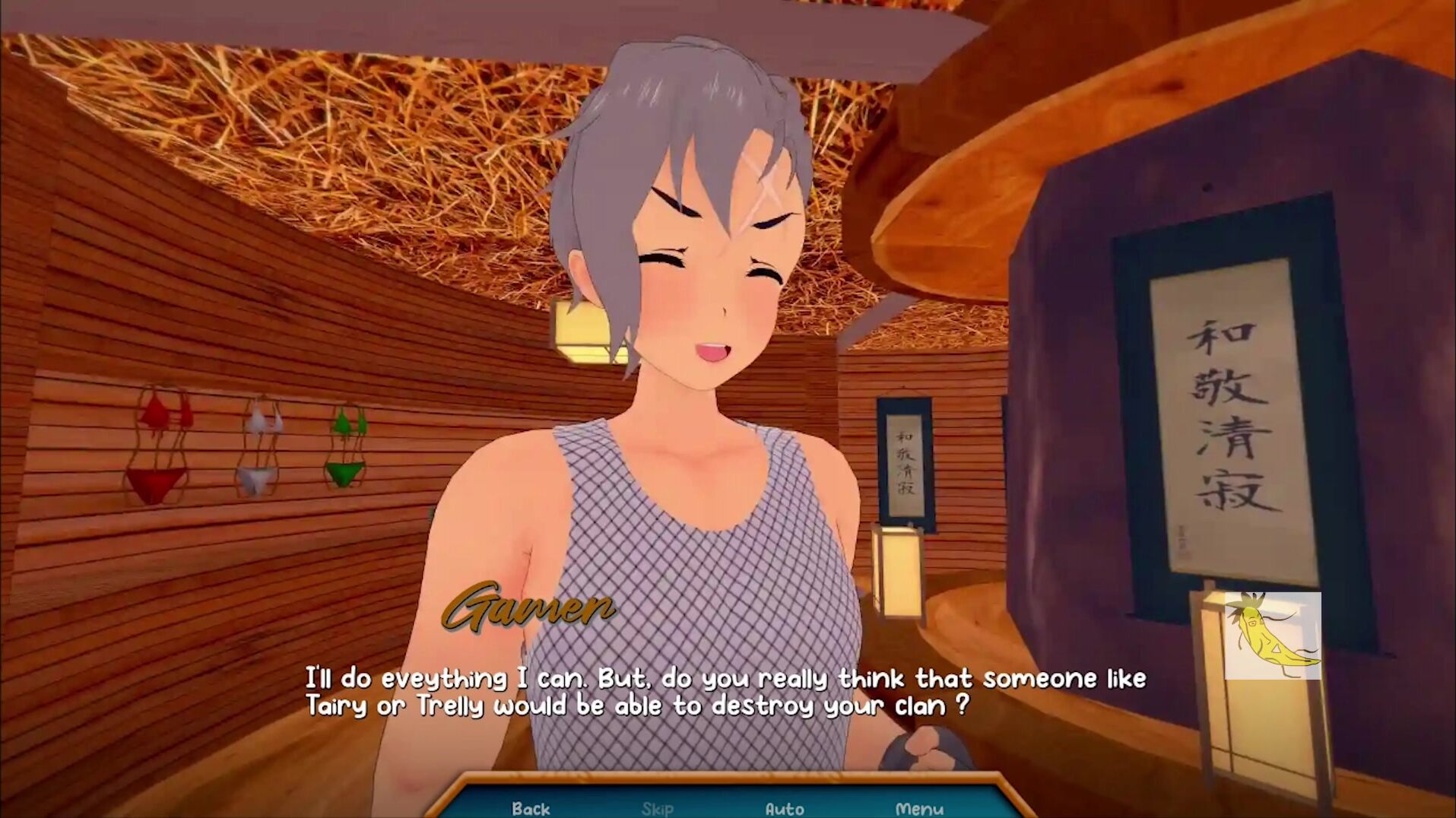Skip through the dialogue

[x=657, y=808]
